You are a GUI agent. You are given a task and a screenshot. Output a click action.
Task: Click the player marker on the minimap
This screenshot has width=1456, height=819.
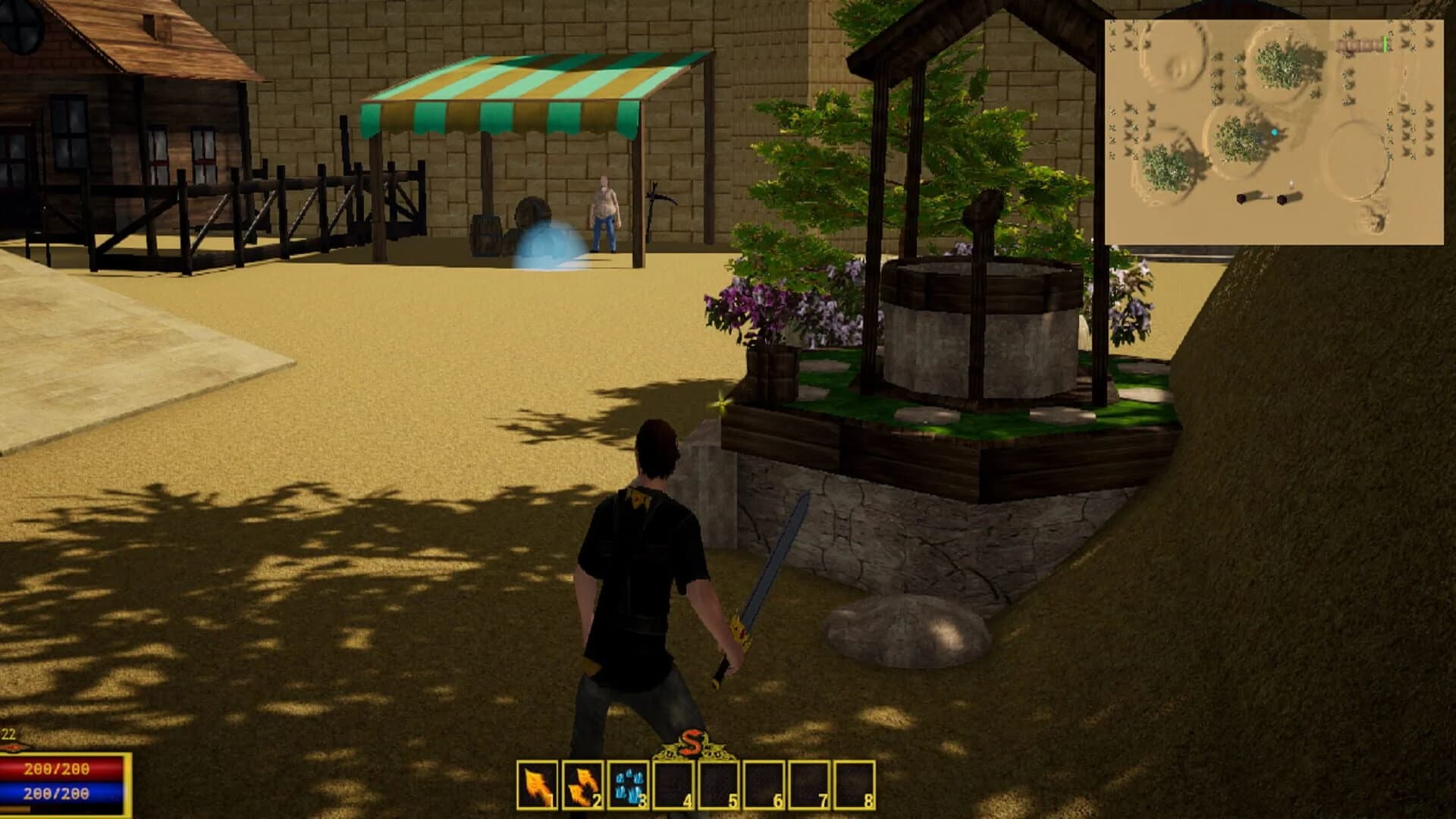(1275, 132)
